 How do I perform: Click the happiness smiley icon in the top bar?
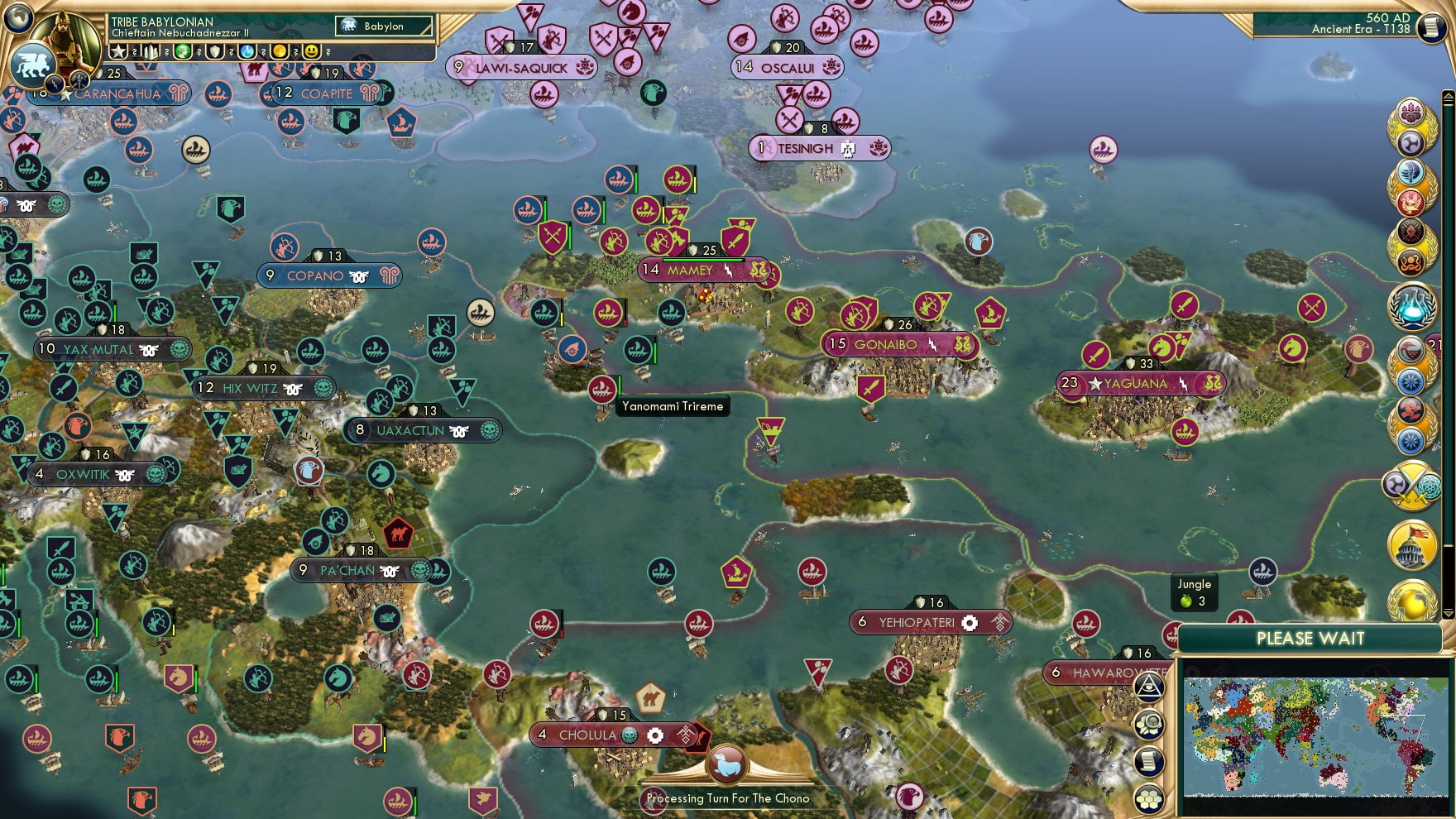(x=311, y=51)
